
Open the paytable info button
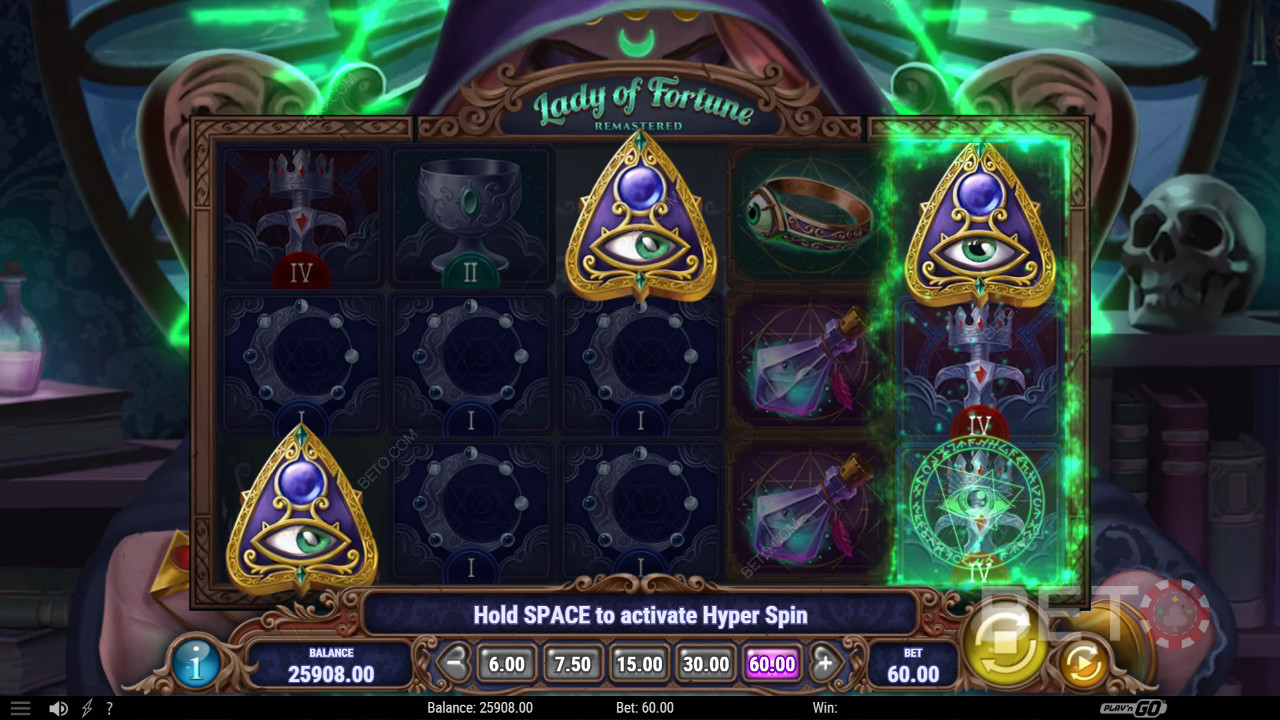196,664
